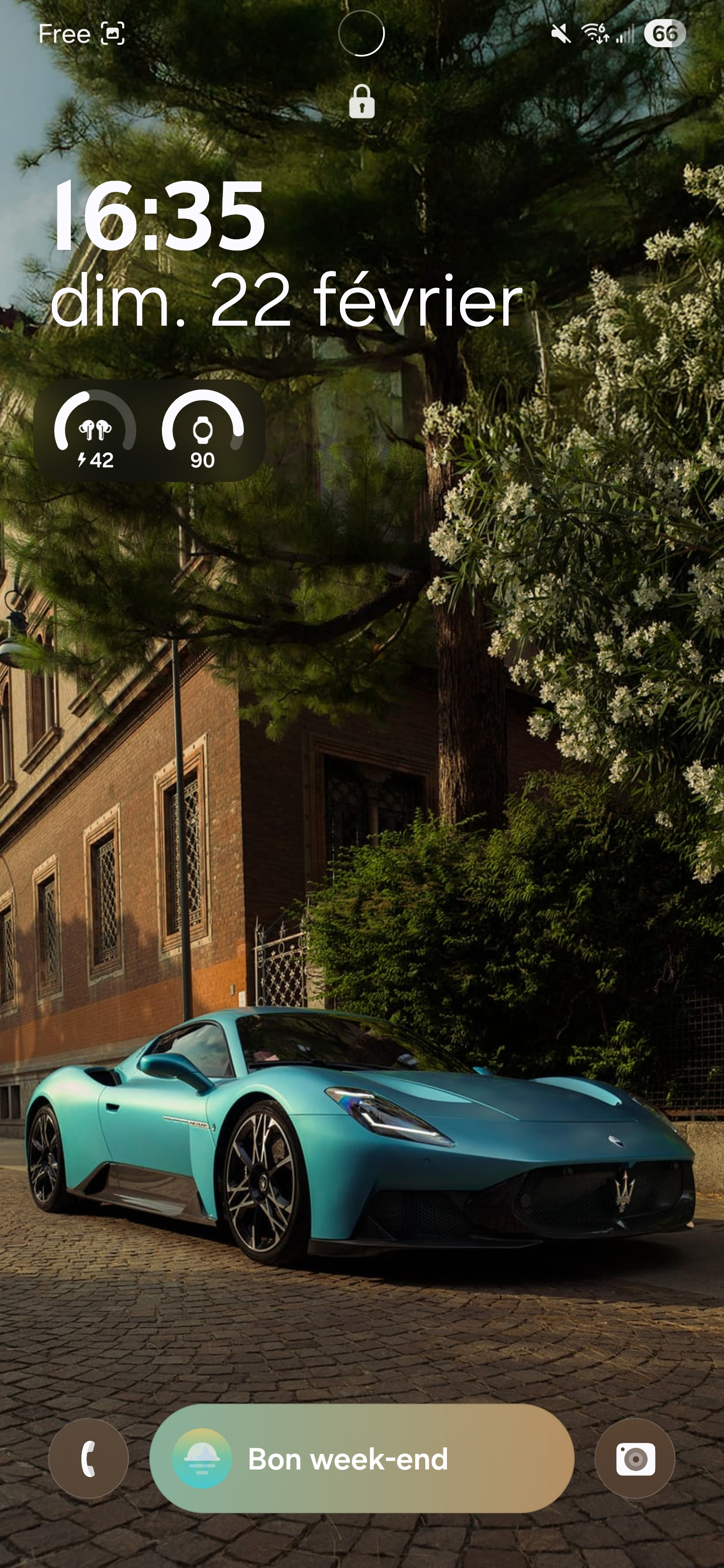This screenshot has width=724, height=1568.
Task: Tap the "Bon week-end" pill
Action: point(361,1458)
